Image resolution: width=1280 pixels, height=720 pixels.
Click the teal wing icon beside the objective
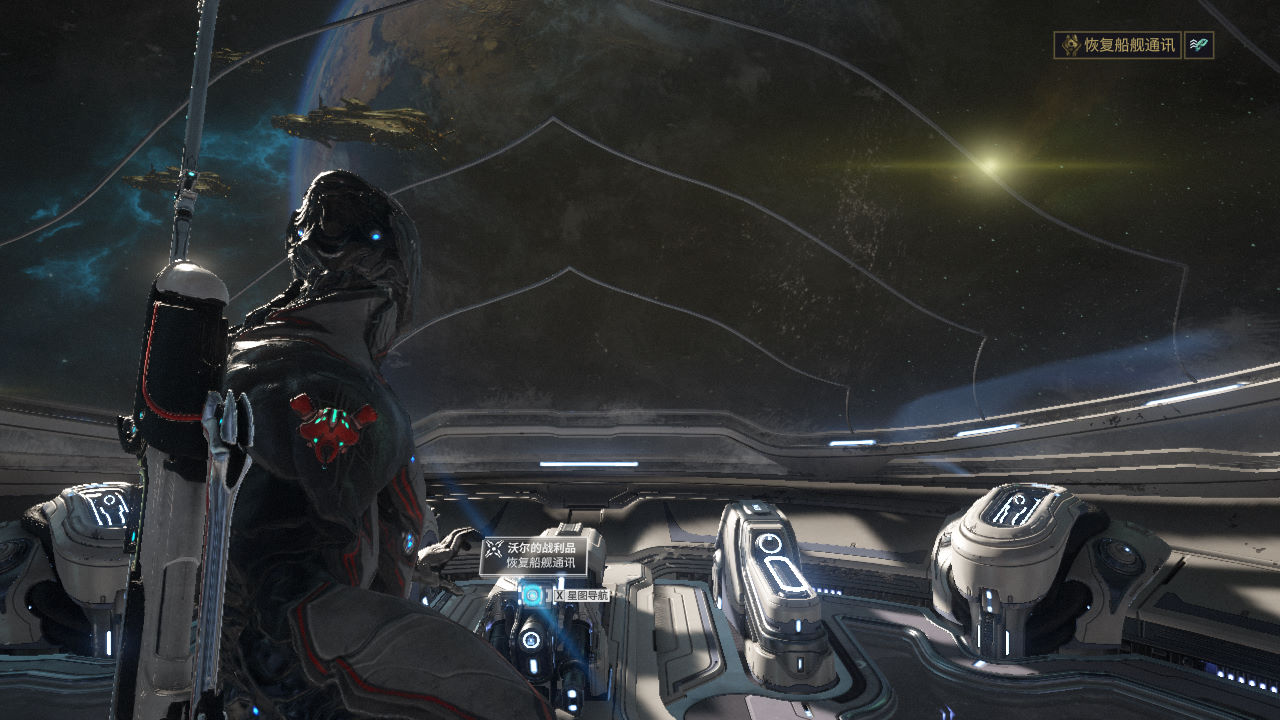[1198, 45]
